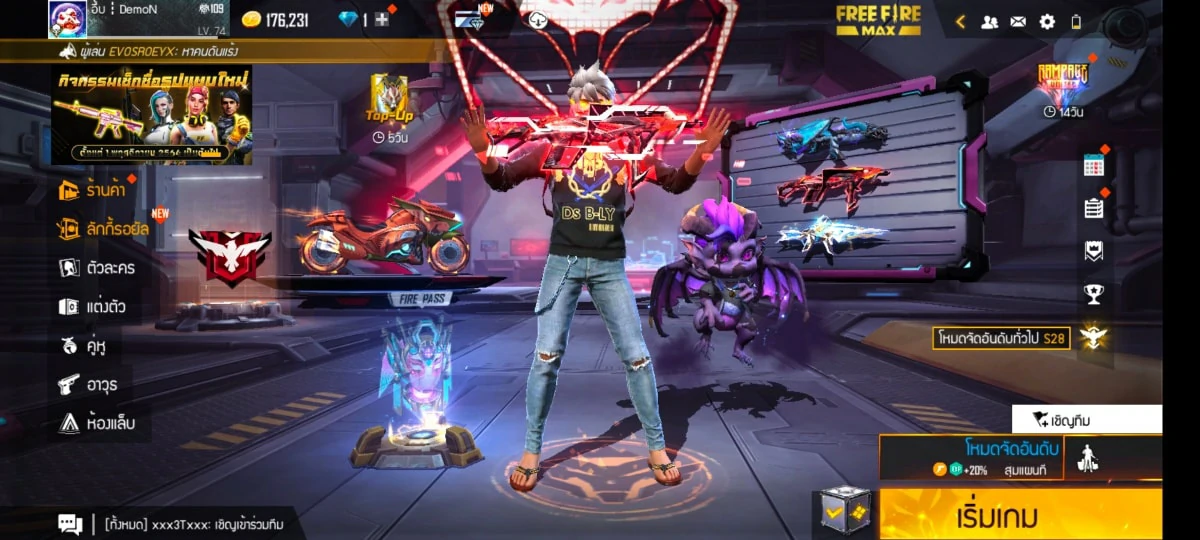Open the friends list icon
The image size is (1200, 540).
point(989,21)
